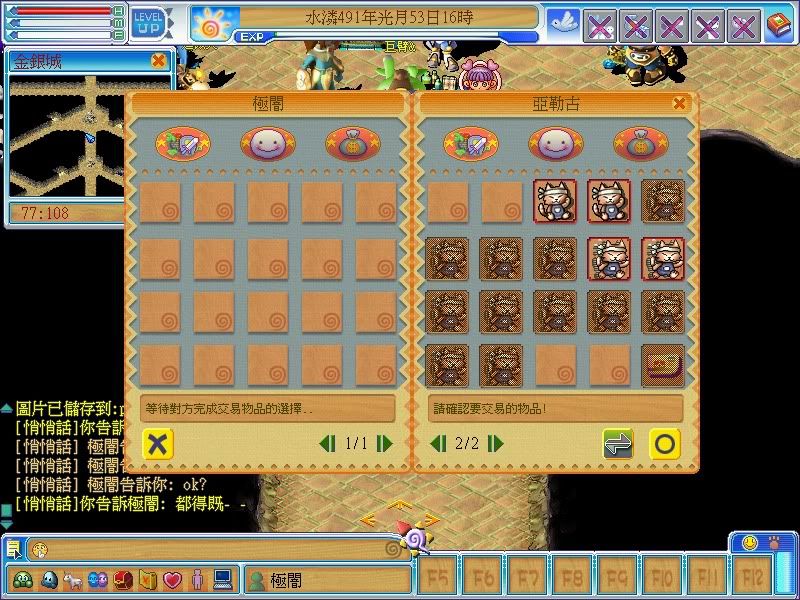
Task: Open the red book icon at top right
Action: pyautogui.click(x=778, y=25)
